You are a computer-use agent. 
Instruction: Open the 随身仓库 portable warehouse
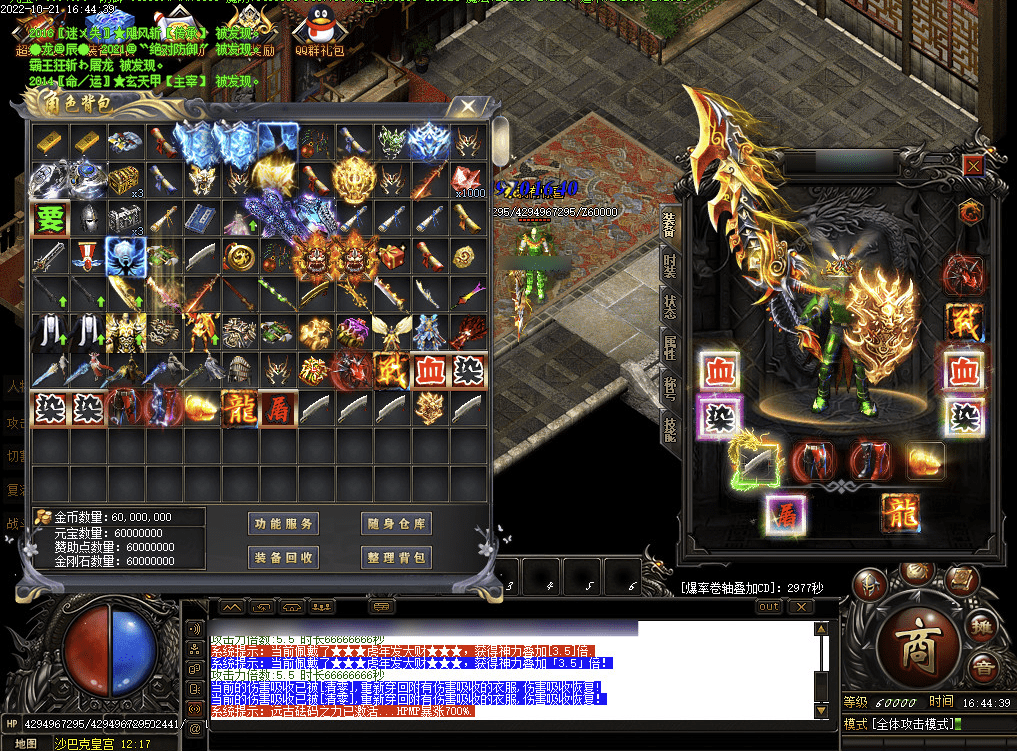(396, 523)
